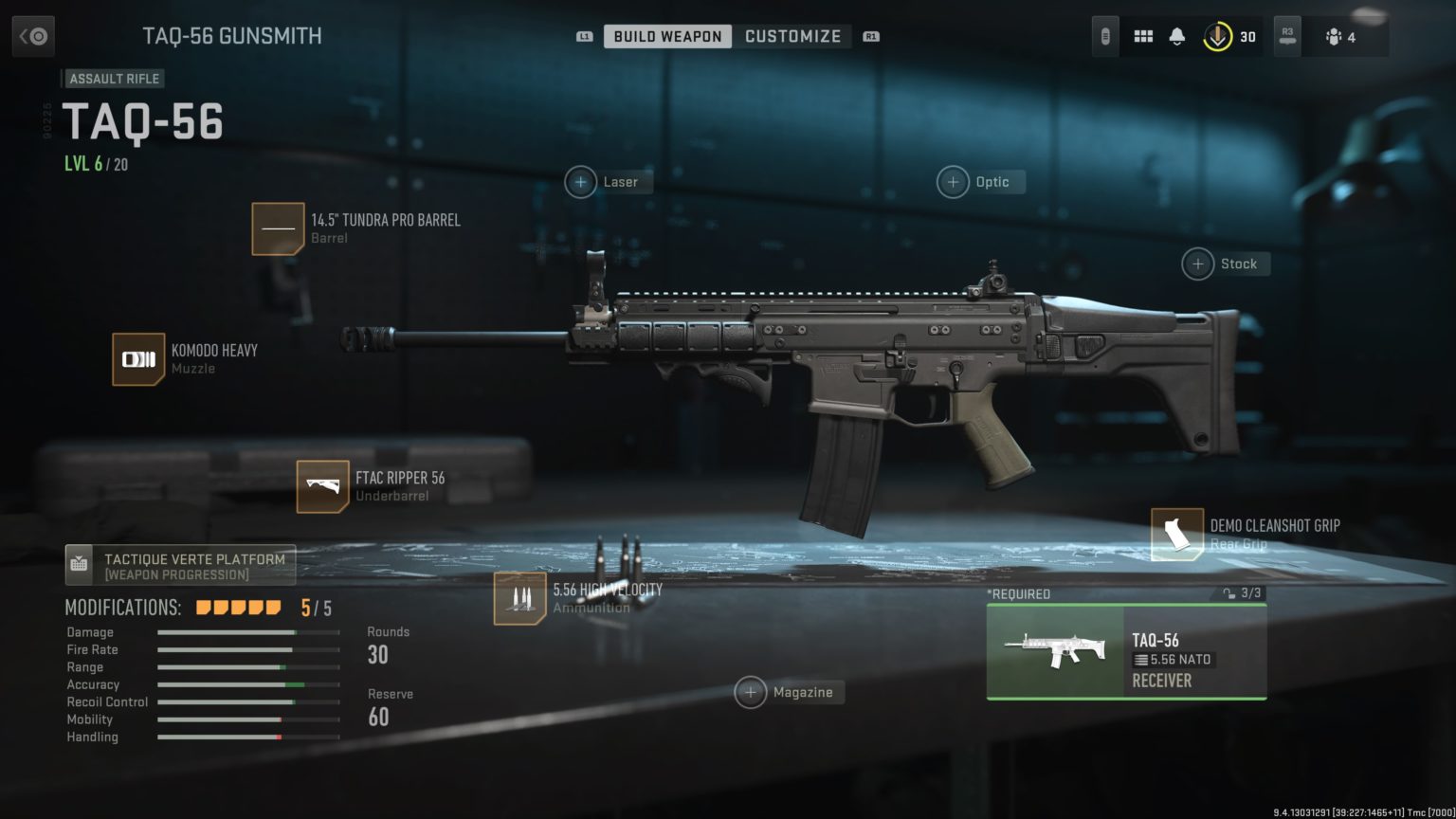Click the 5.56 High Velocity ammunition icon
Image resolution: width=1456 pixels, height=819 pixels.
tap(519, 600)
